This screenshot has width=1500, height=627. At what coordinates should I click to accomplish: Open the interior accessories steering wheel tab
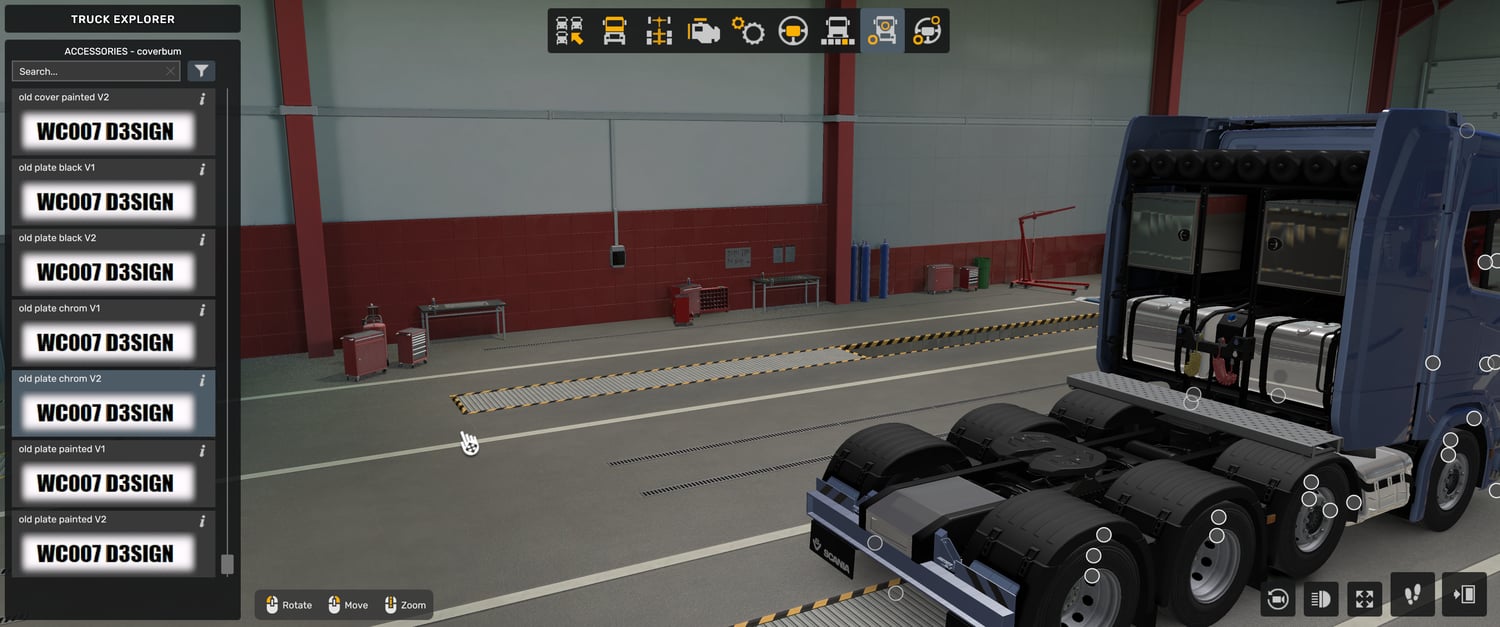[927, 31]
